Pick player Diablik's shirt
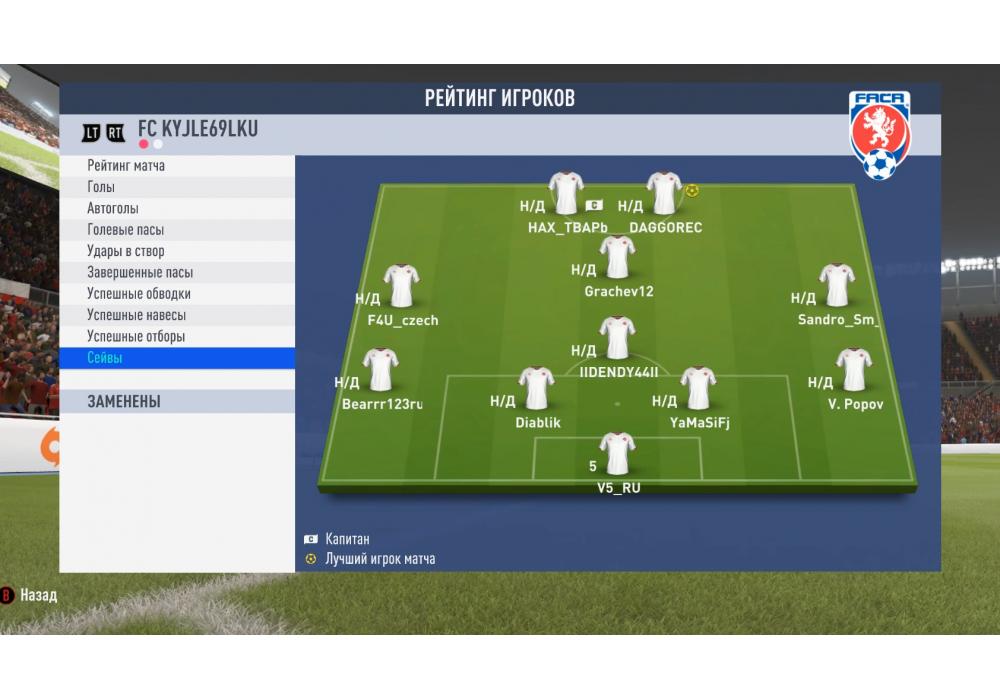Screen dimensions: 1000x700 coord(537,388)
